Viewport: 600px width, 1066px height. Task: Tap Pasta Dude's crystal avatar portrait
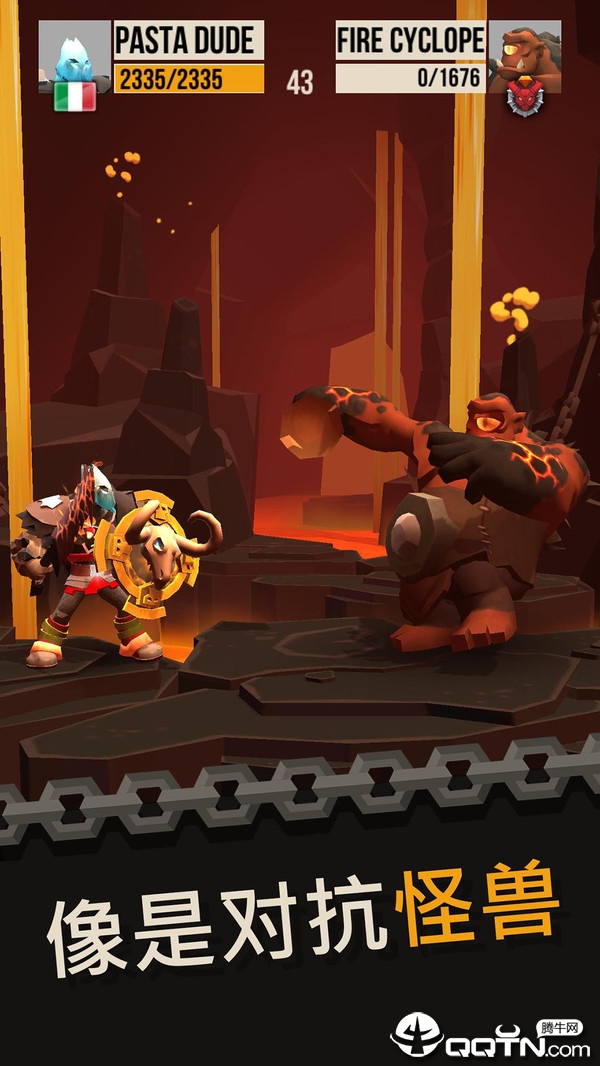(x=74, y=54)
